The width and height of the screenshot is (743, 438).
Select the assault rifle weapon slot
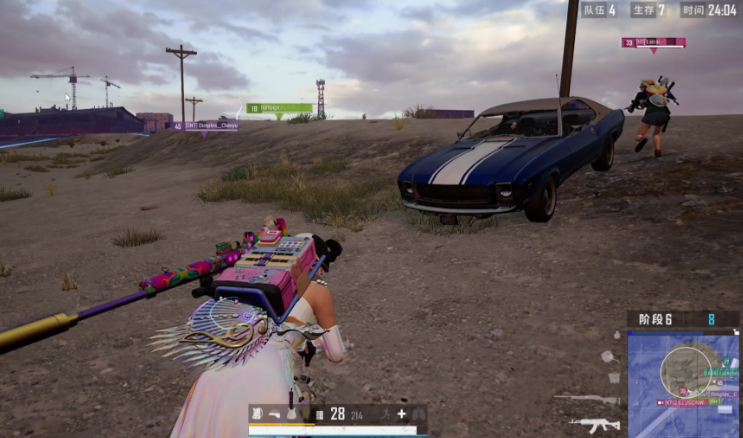coord(593,425)
